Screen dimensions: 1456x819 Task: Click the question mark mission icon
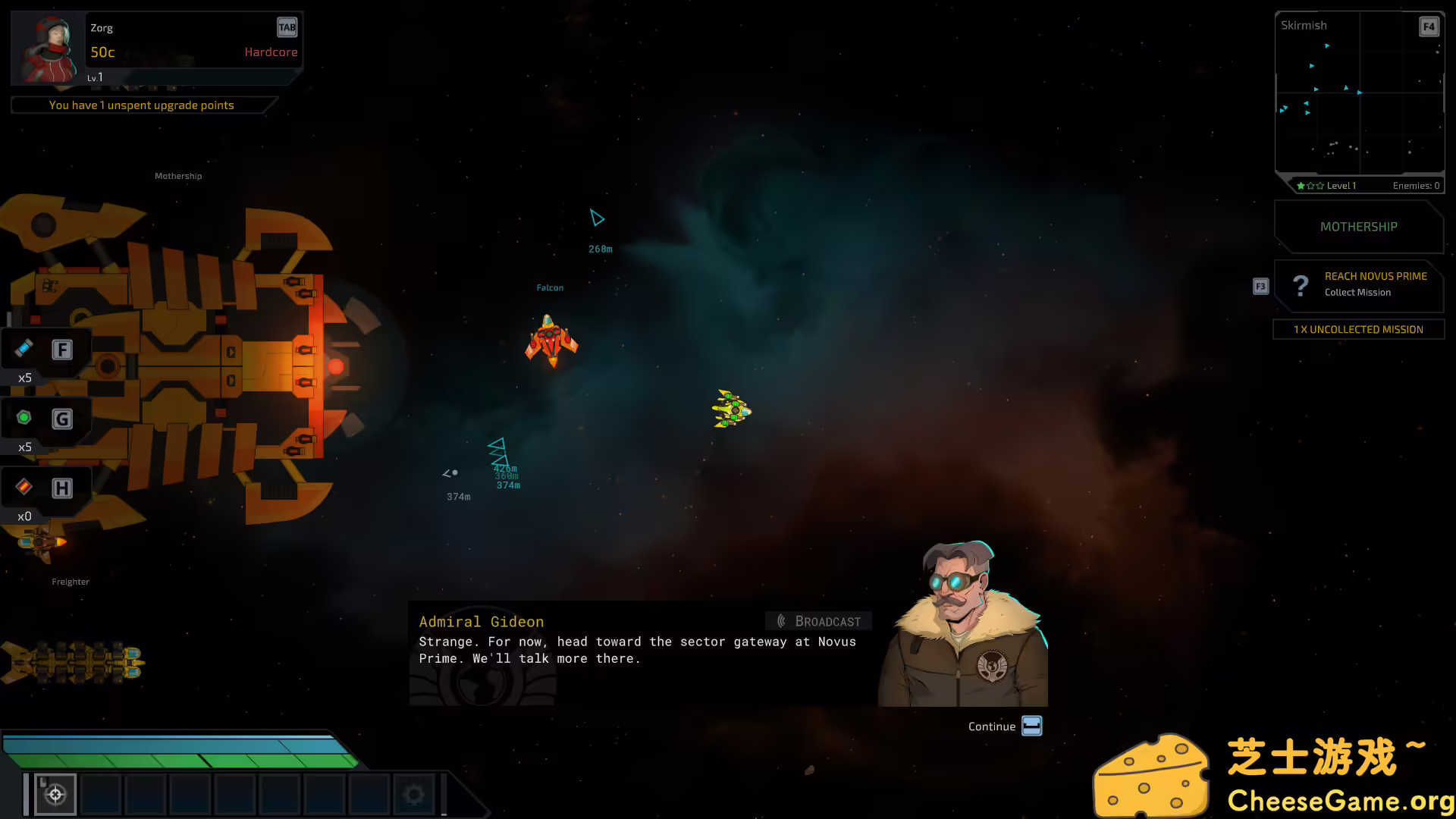click(1301, 285)
